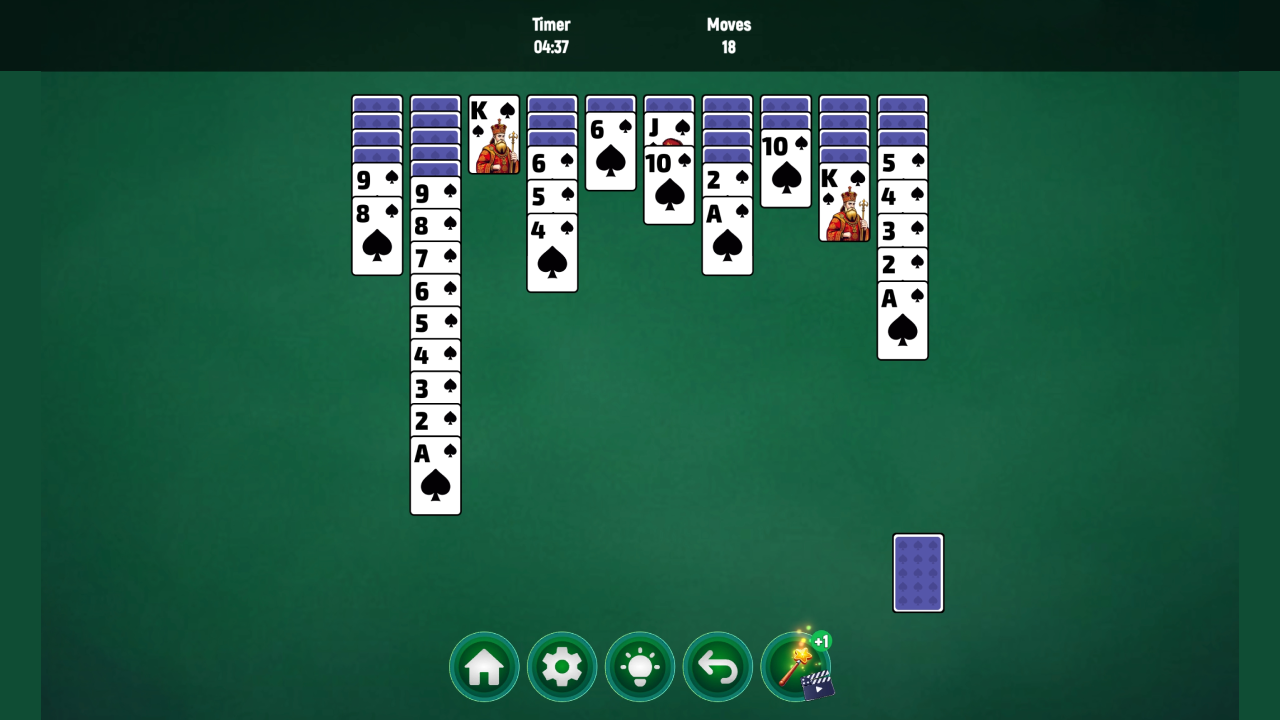Request a hint with the lightbulb

tap(640, 666)
